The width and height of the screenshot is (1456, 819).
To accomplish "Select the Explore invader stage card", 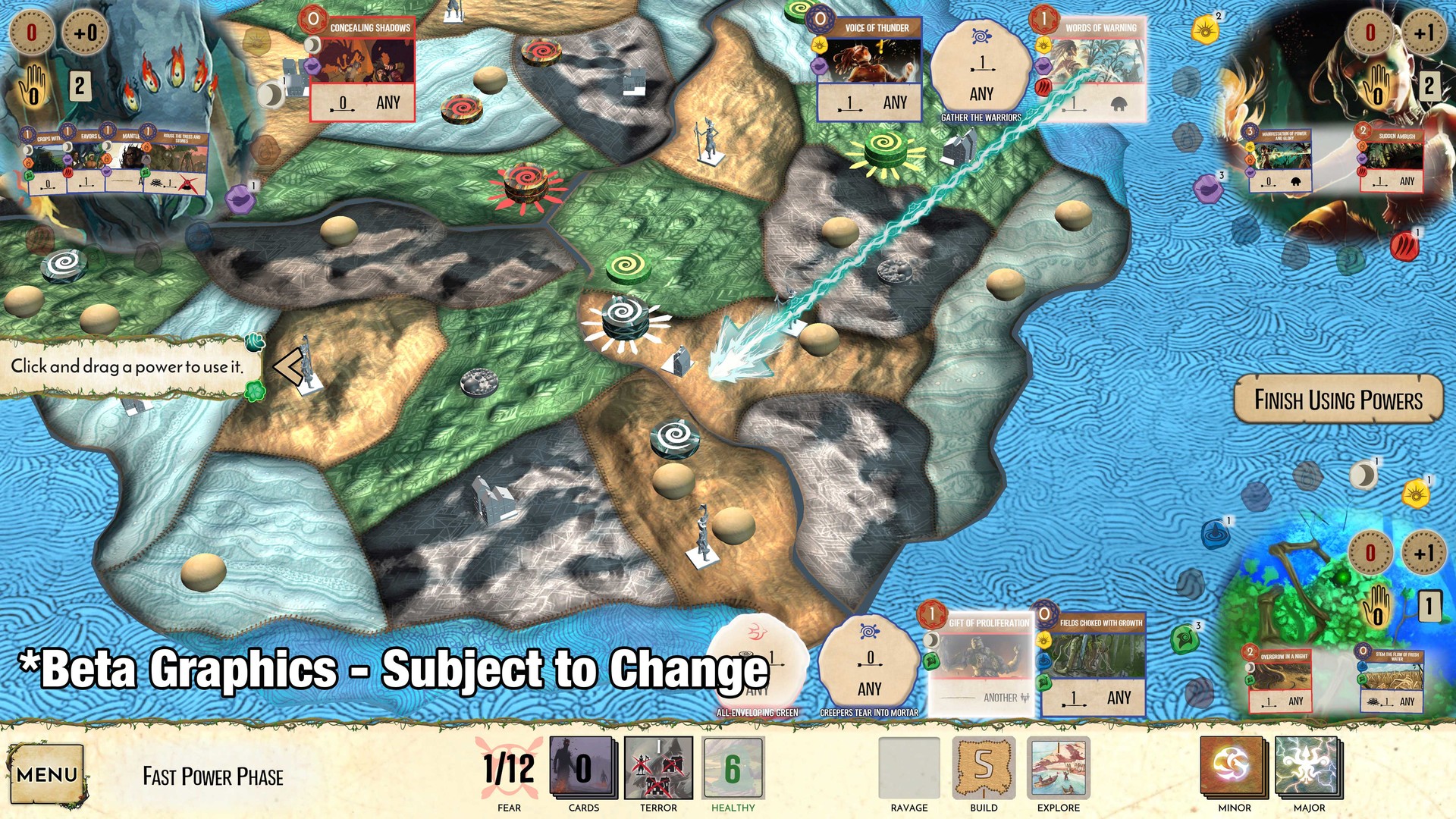I will click(1059, 769).
